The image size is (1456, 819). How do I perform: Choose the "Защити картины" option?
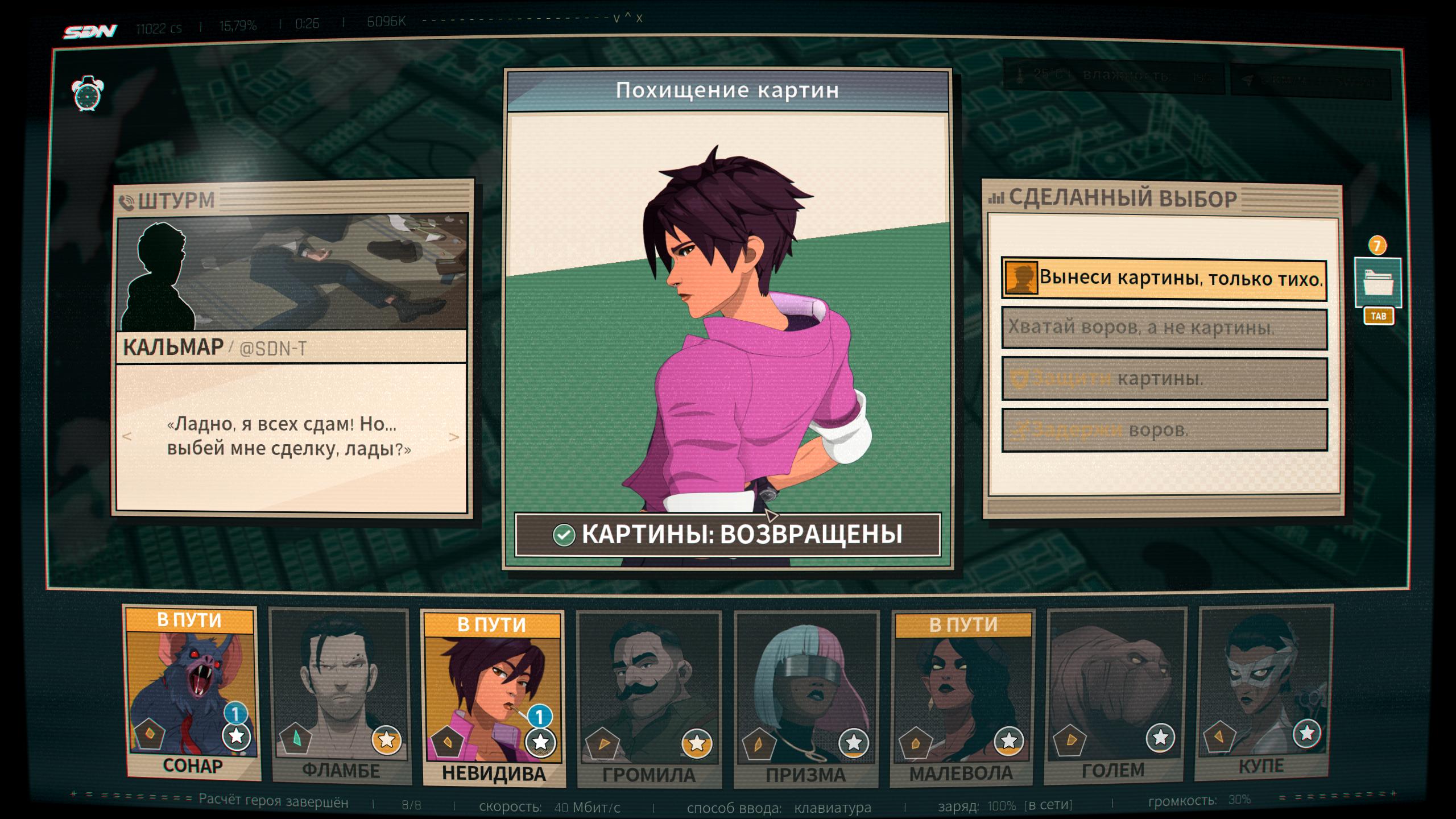click(x=1164, y=379)
